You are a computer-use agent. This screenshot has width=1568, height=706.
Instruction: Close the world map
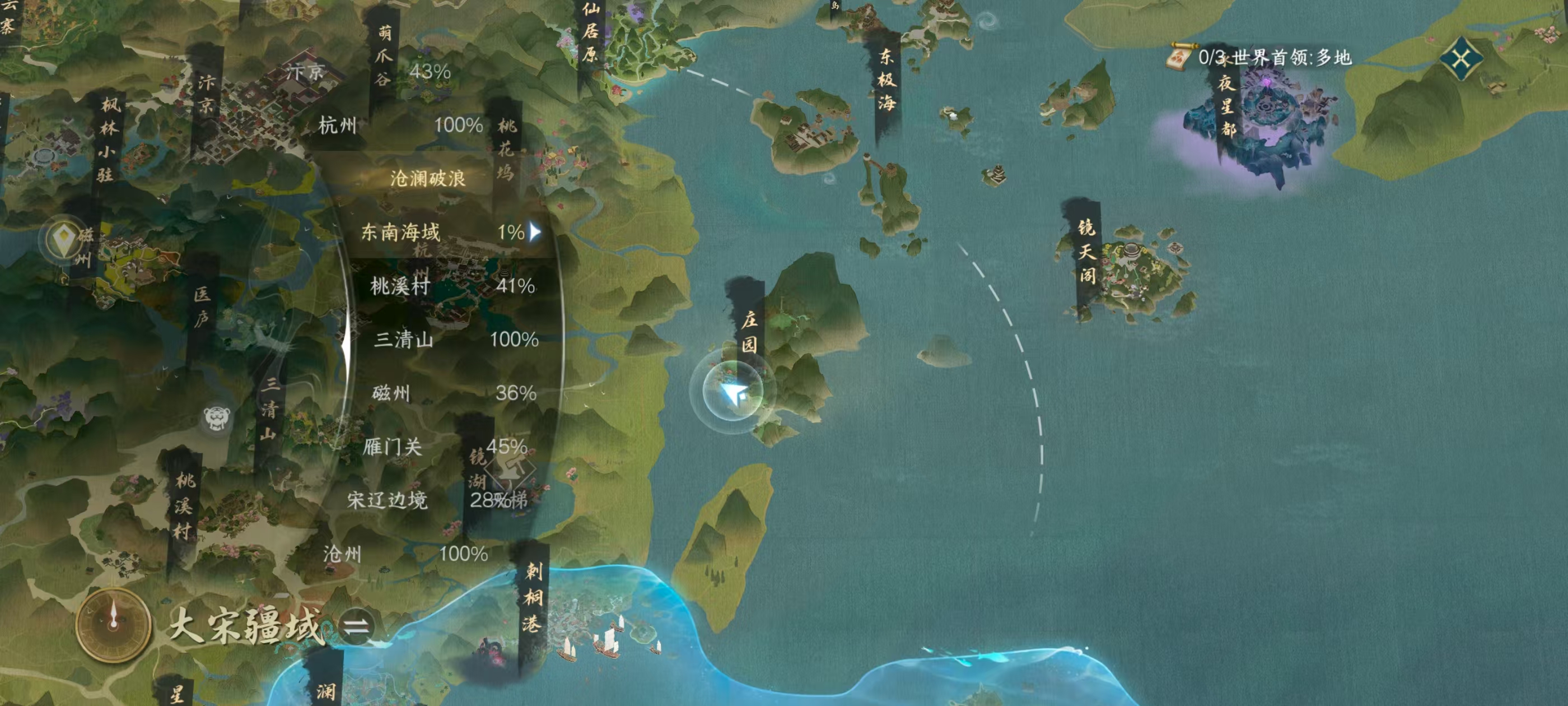click(1461, 59)
